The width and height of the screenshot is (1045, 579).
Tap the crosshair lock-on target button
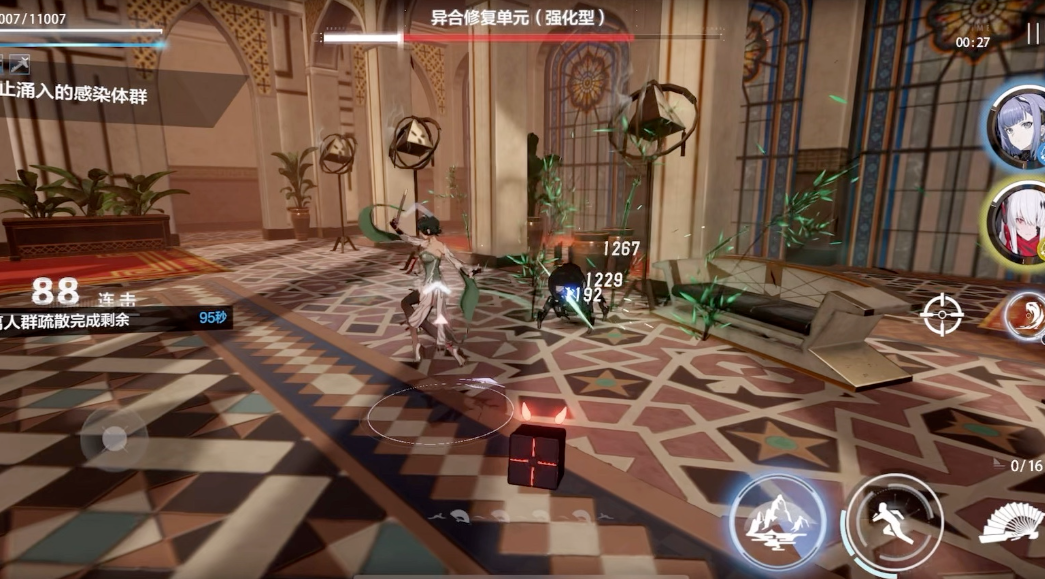941,315
